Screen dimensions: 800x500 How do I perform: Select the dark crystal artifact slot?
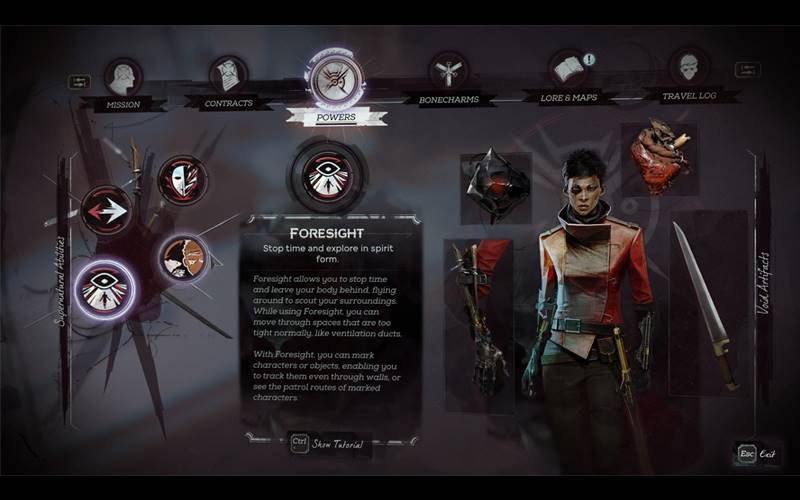[x=494, y=186]
